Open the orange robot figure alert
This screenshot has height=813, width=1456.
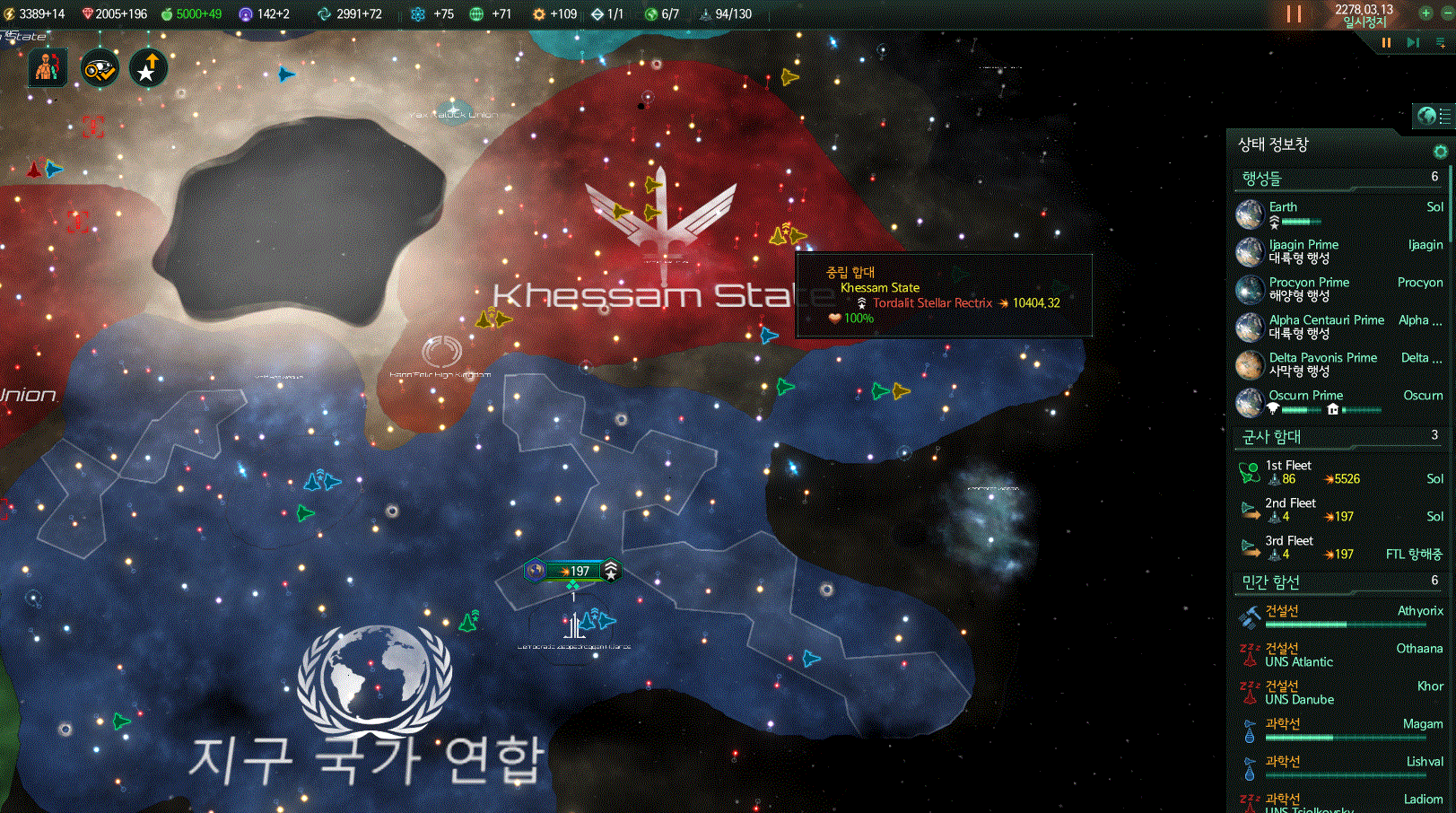tap(48, 68)
